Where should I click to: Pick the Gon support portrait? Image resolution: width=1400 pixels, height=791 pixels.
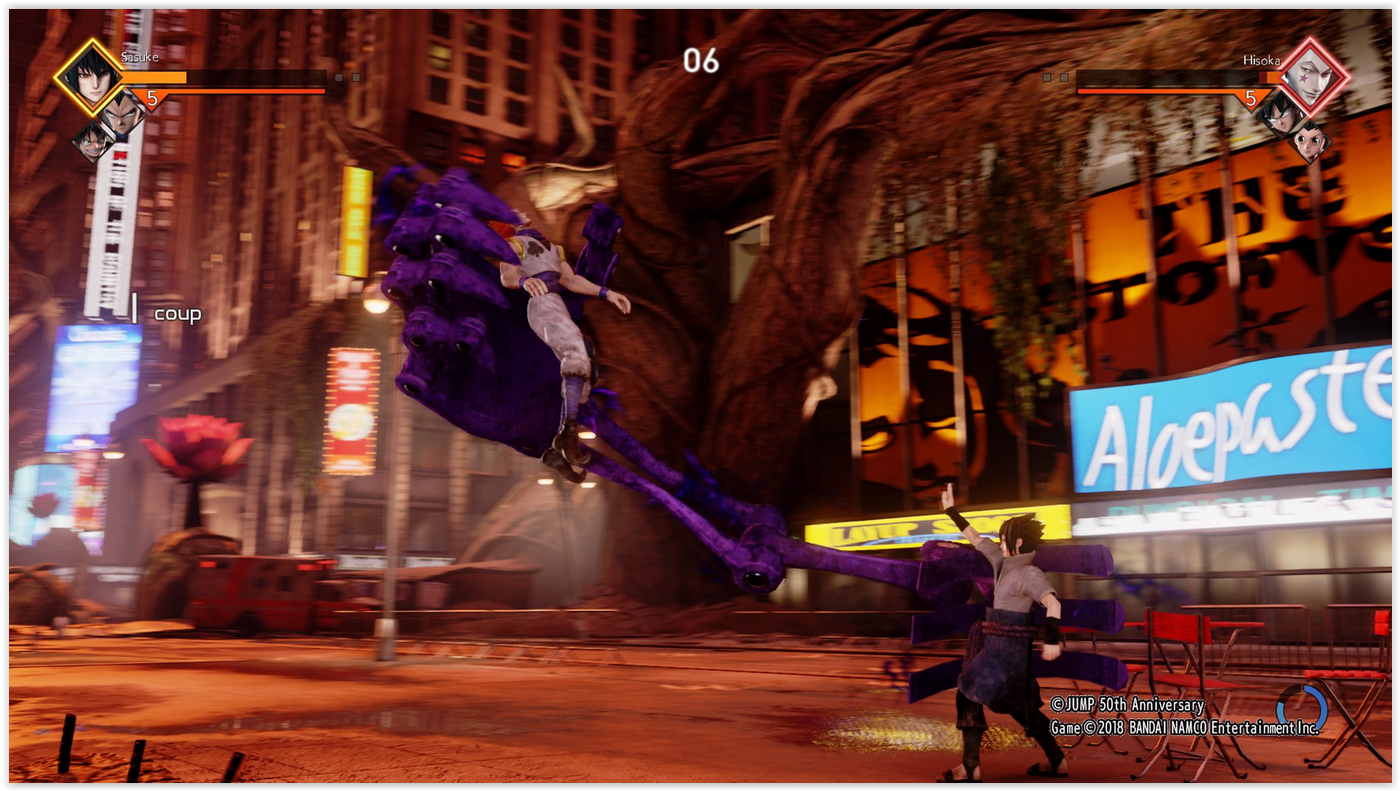pyautogui.click(x=1310, y=142)
